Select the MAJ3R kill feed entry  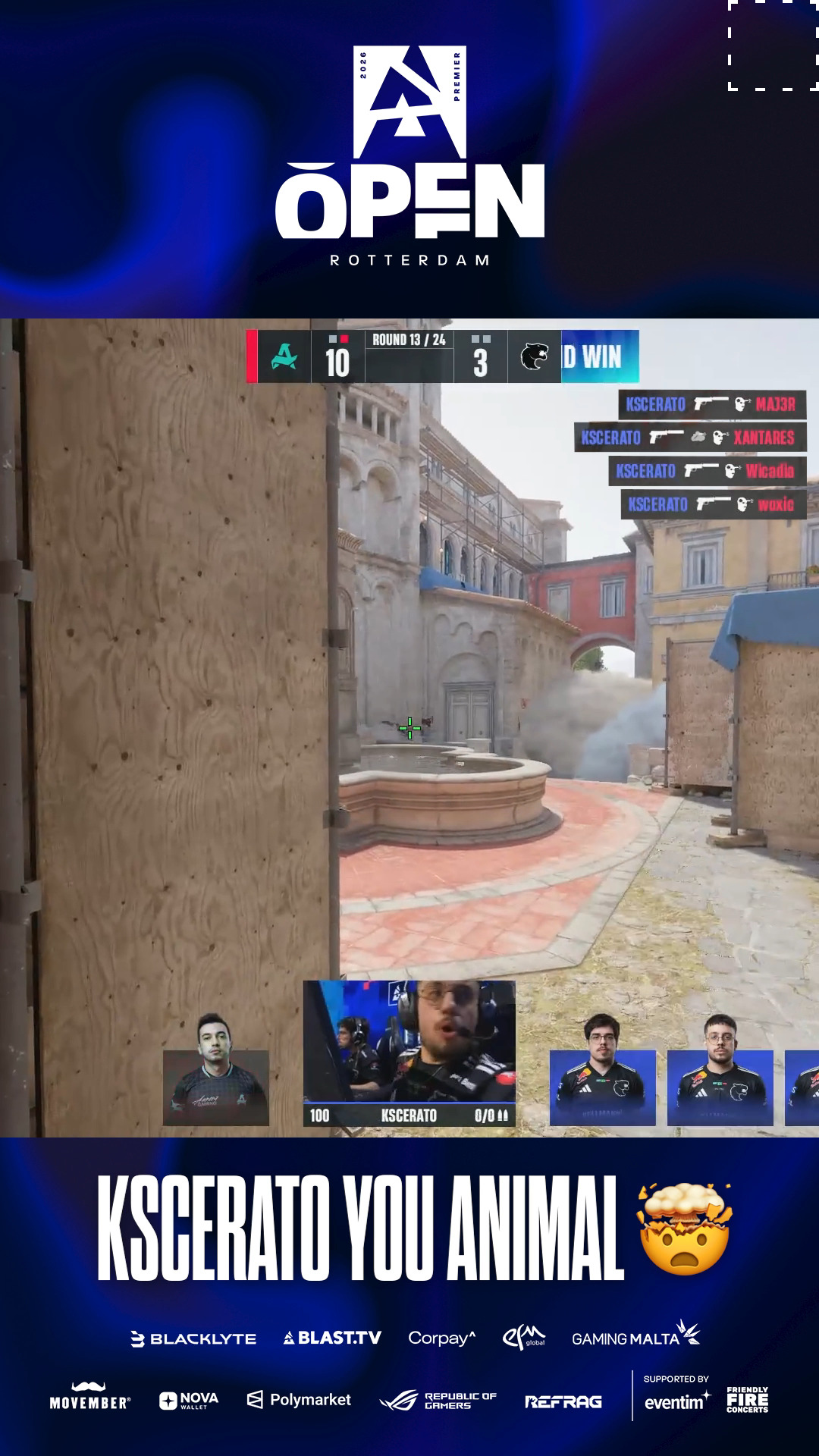pyautogui.click(x=711, y=404)
